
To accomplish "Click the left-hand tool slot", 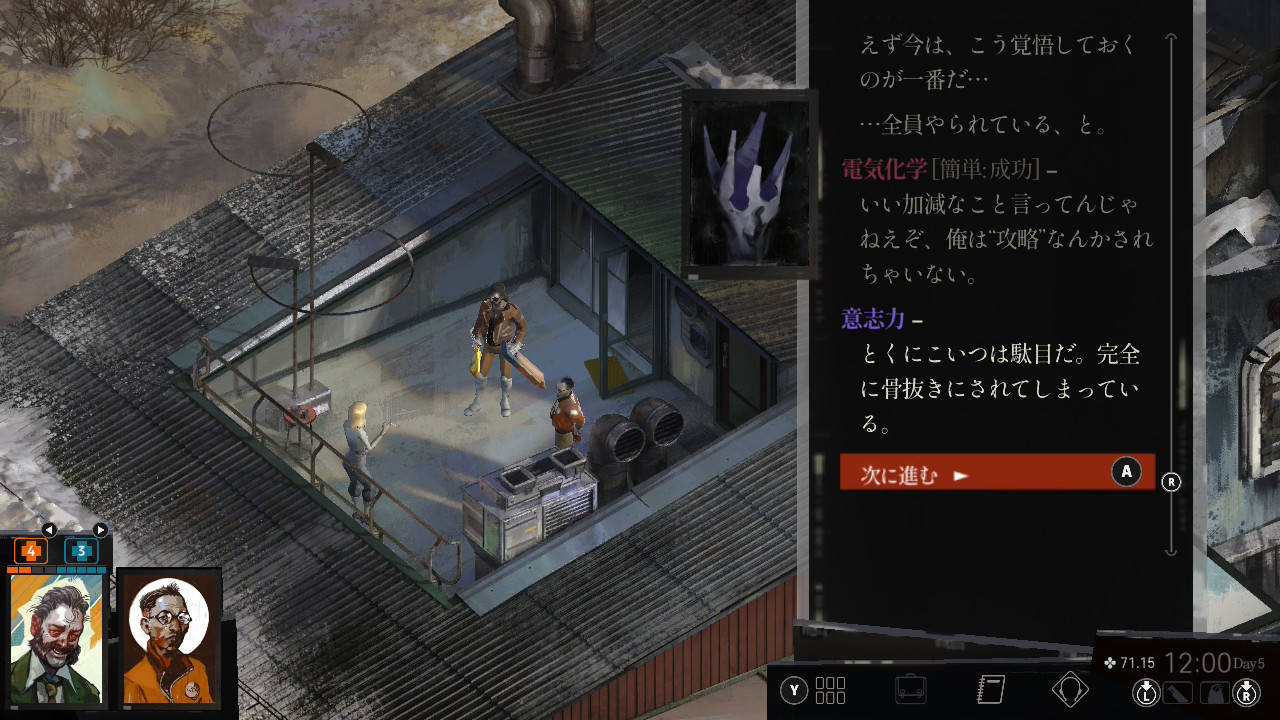I will [x=1179, y=691].
